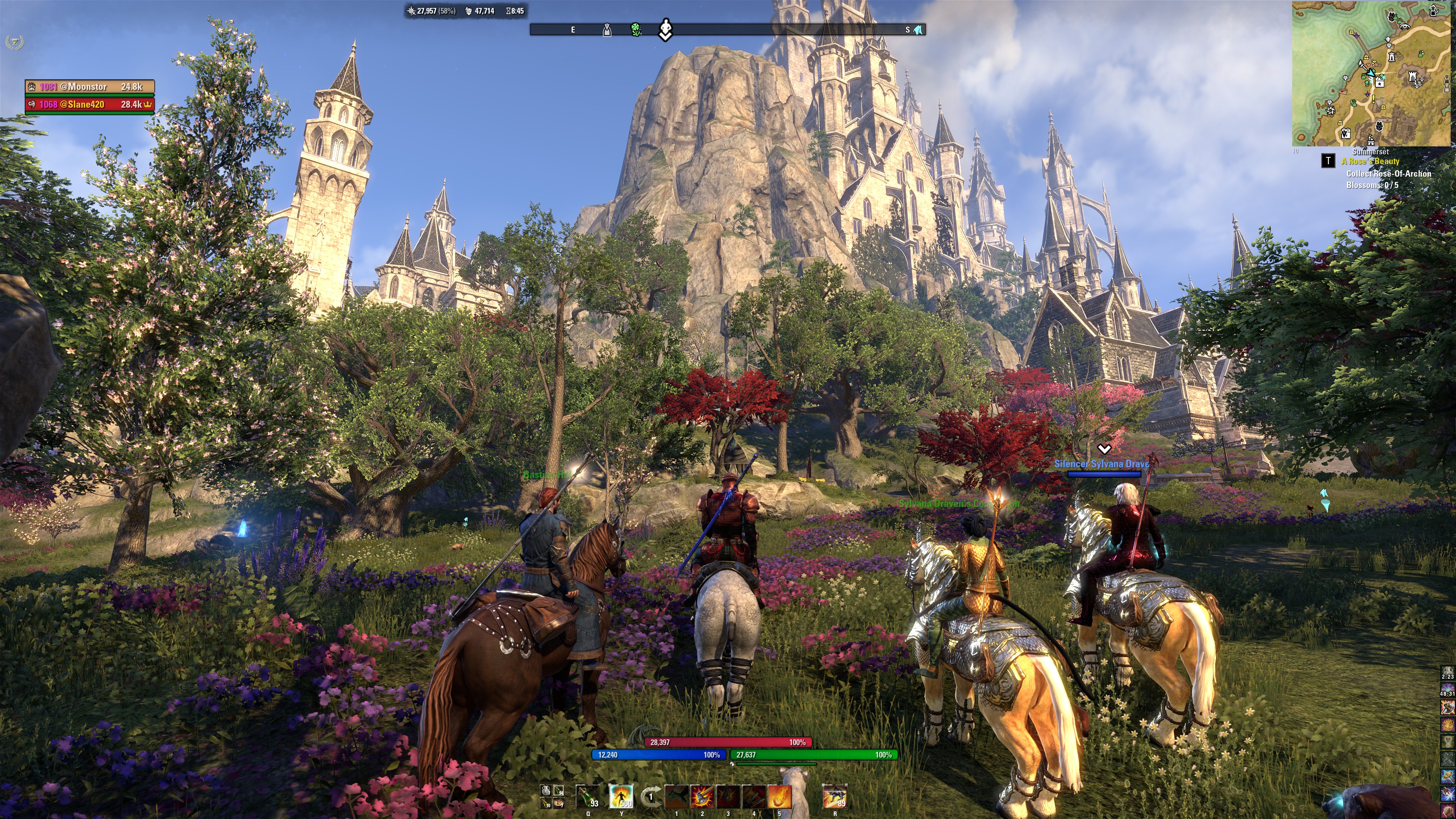The width and height of the screenshot is (1456, 819).
Task: Inspect the silver goblet buff icon
Action: pos(1448,742)
